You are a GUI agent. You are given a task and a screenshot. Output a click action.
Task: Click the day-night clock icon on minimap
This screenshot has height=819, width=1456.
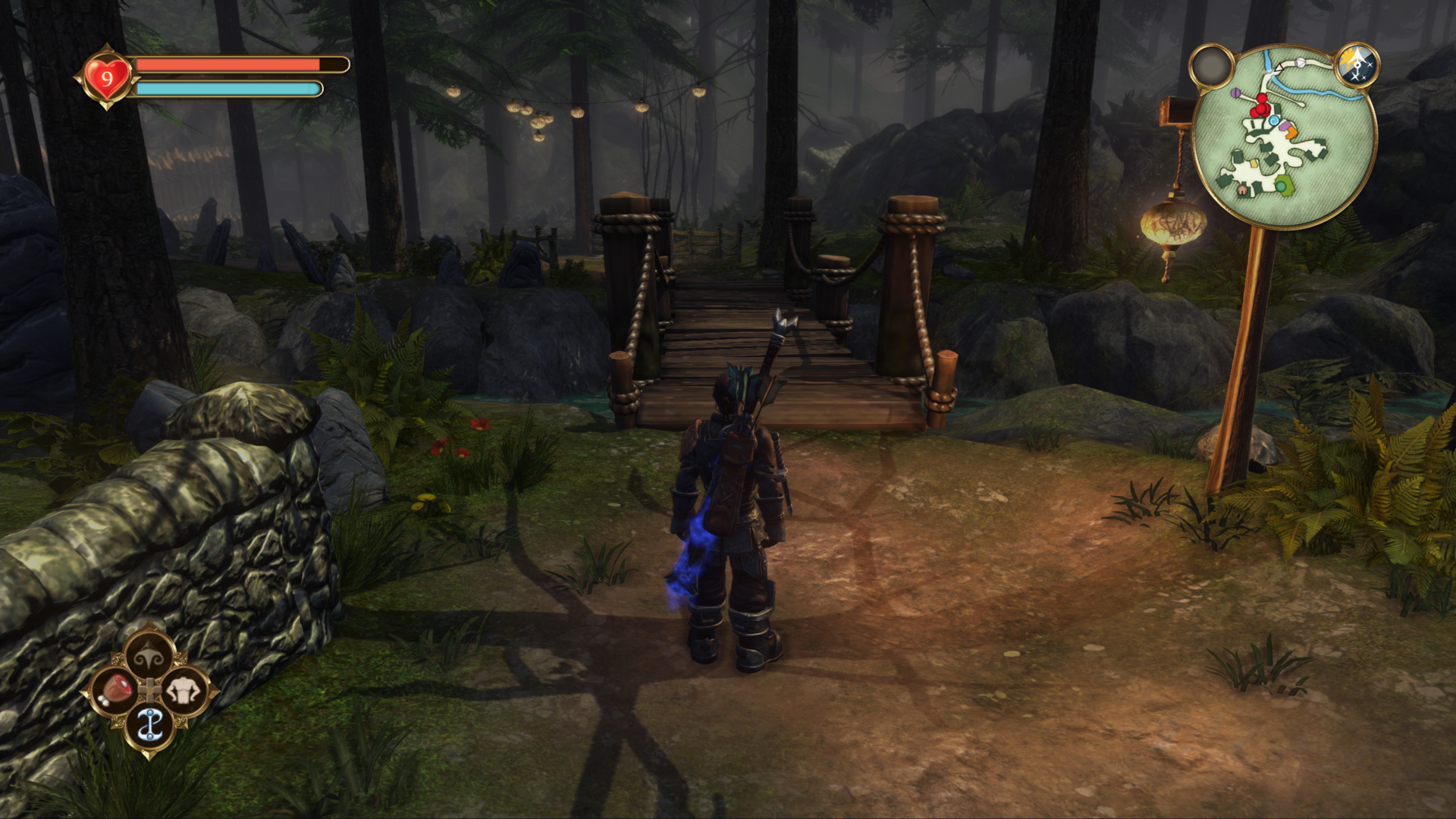(1357, 65)
